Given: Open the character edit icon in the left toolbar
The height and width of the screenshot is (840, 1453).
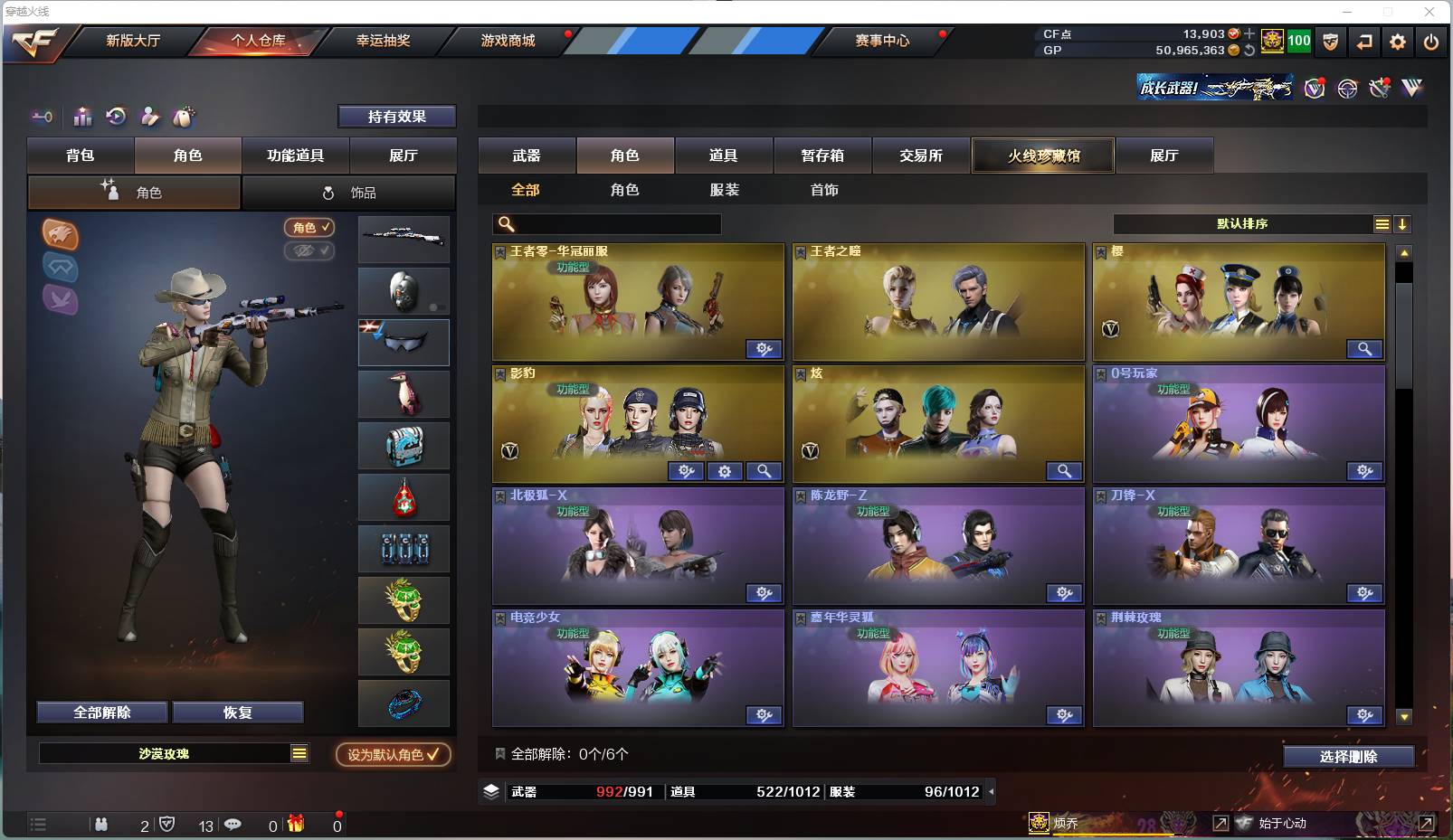Looking at the screenshot, I should pos(150,117).
